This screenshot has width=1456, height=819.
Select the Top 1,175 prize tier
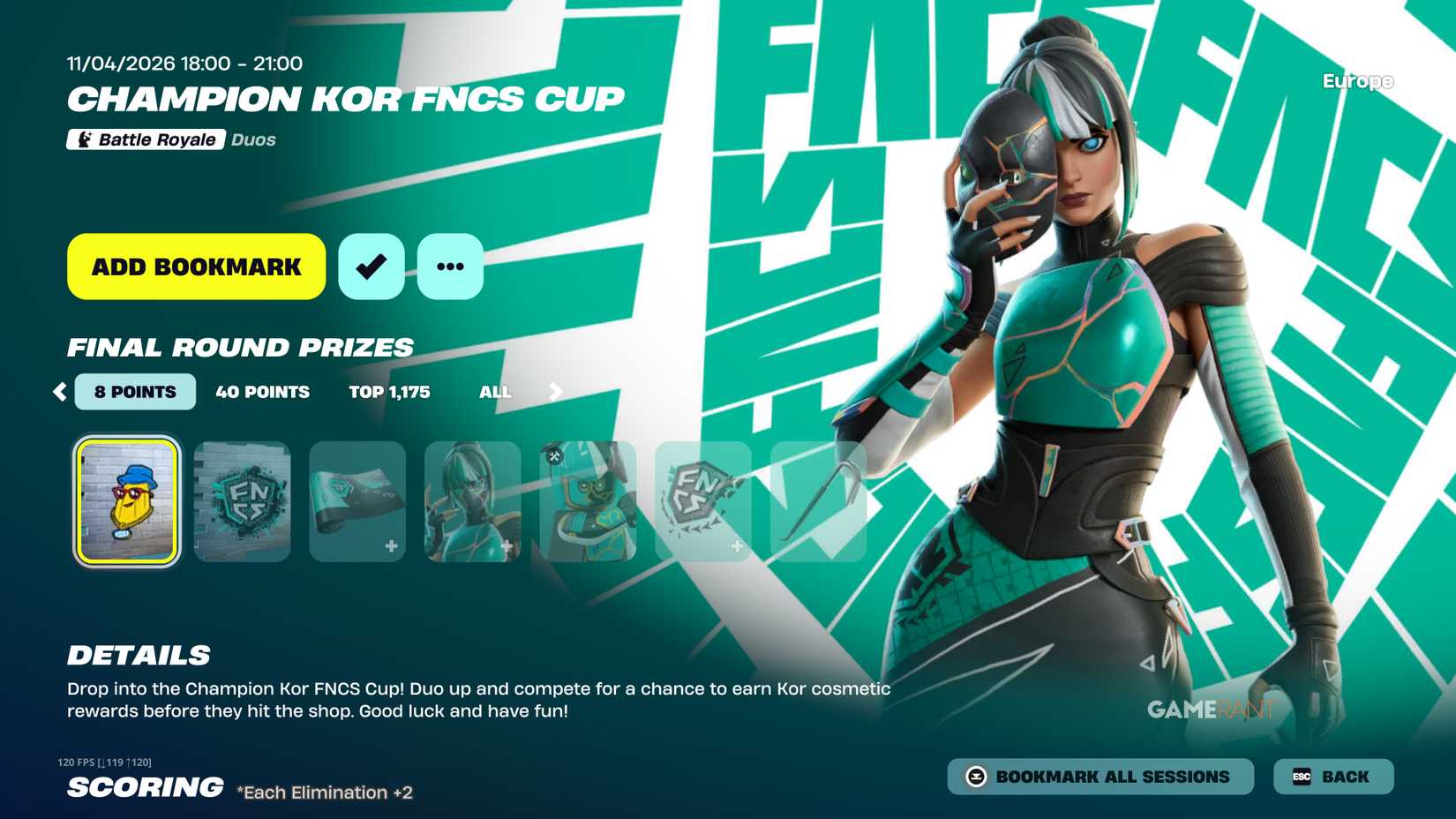(x=389, y=392)
